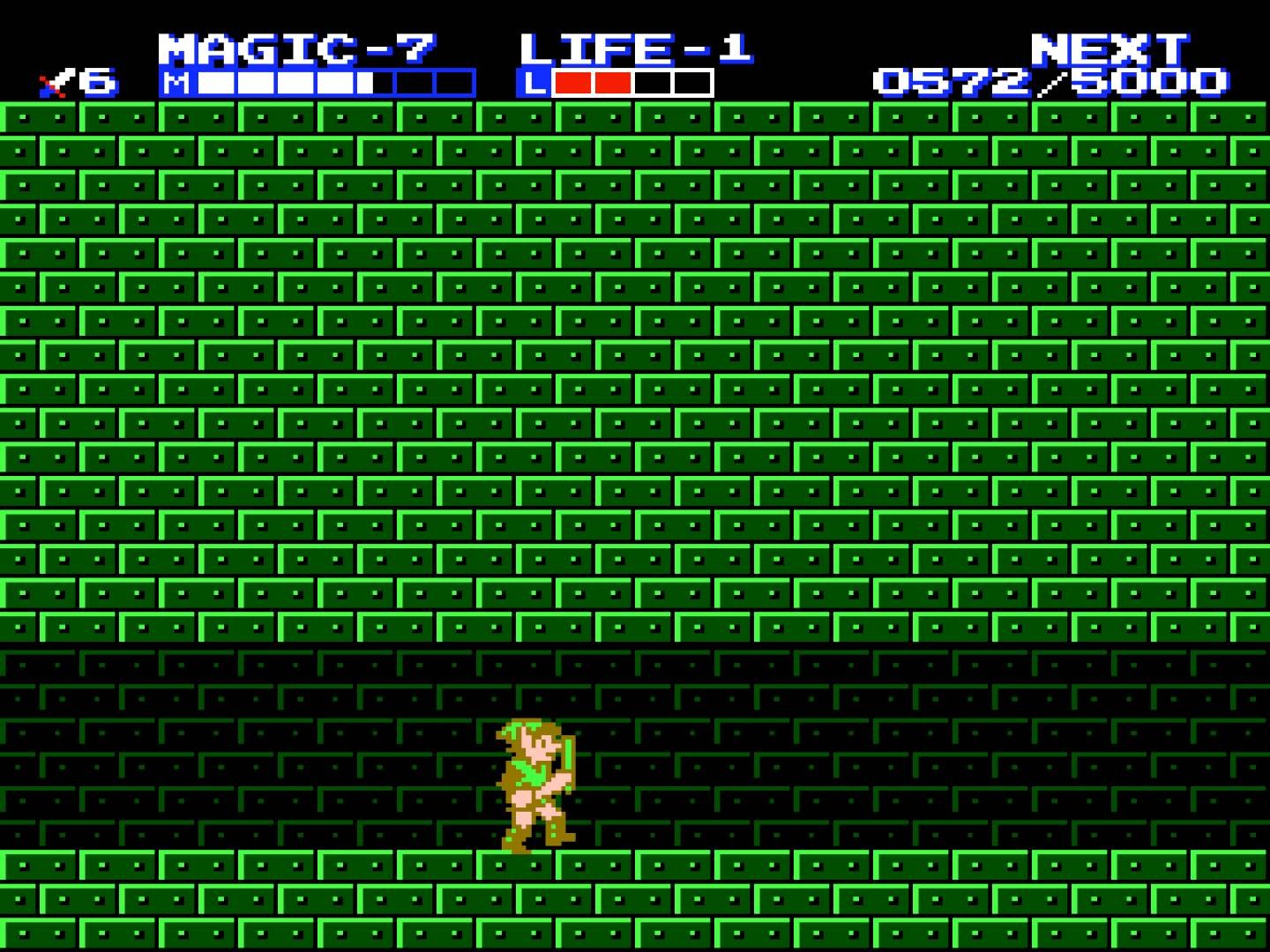
Task: Select the L icon on the life meter
Action: (535, 84)
